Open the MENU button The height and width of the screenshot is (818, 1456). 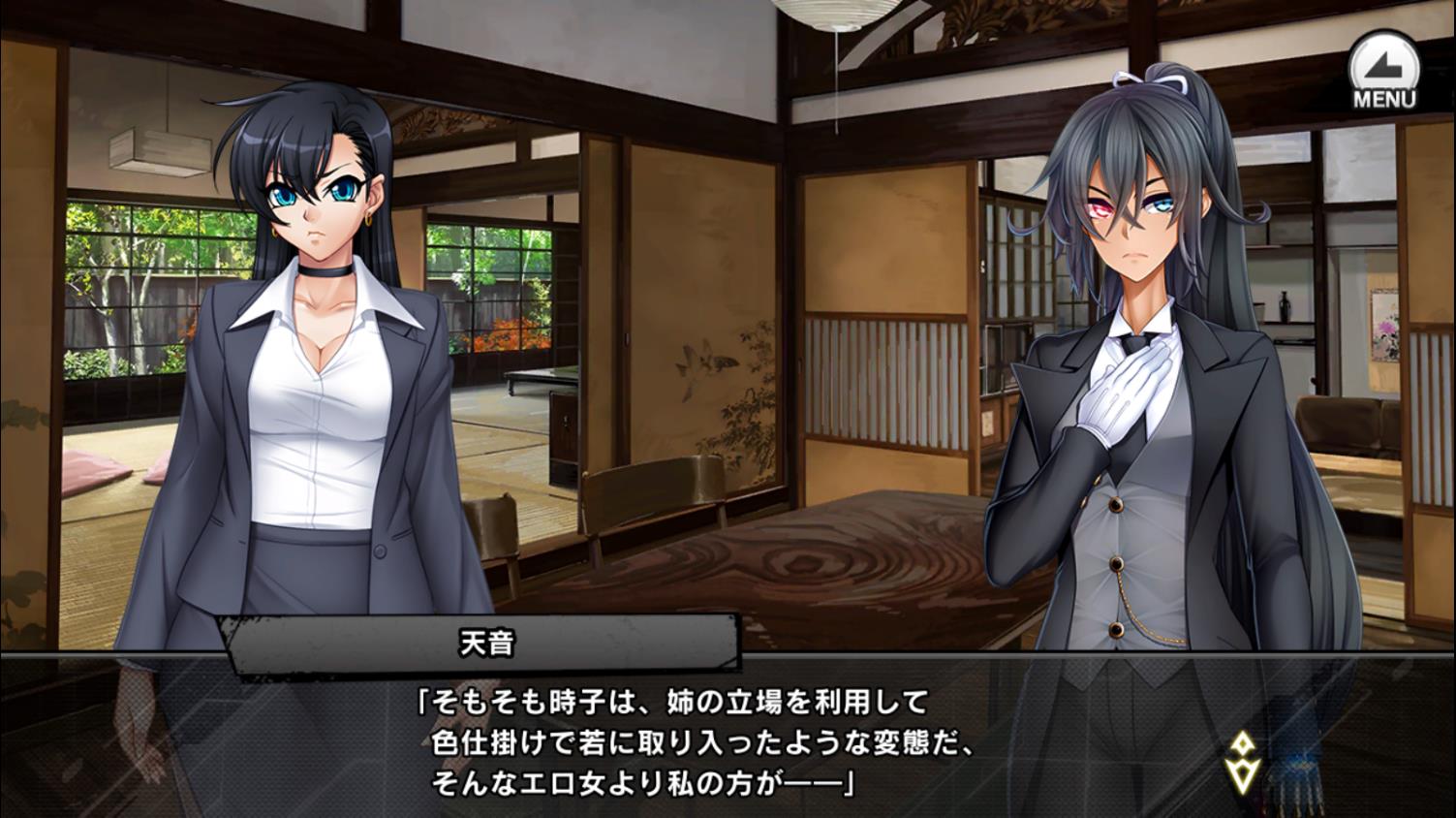pyautogui.click(x=1383, y=72)
